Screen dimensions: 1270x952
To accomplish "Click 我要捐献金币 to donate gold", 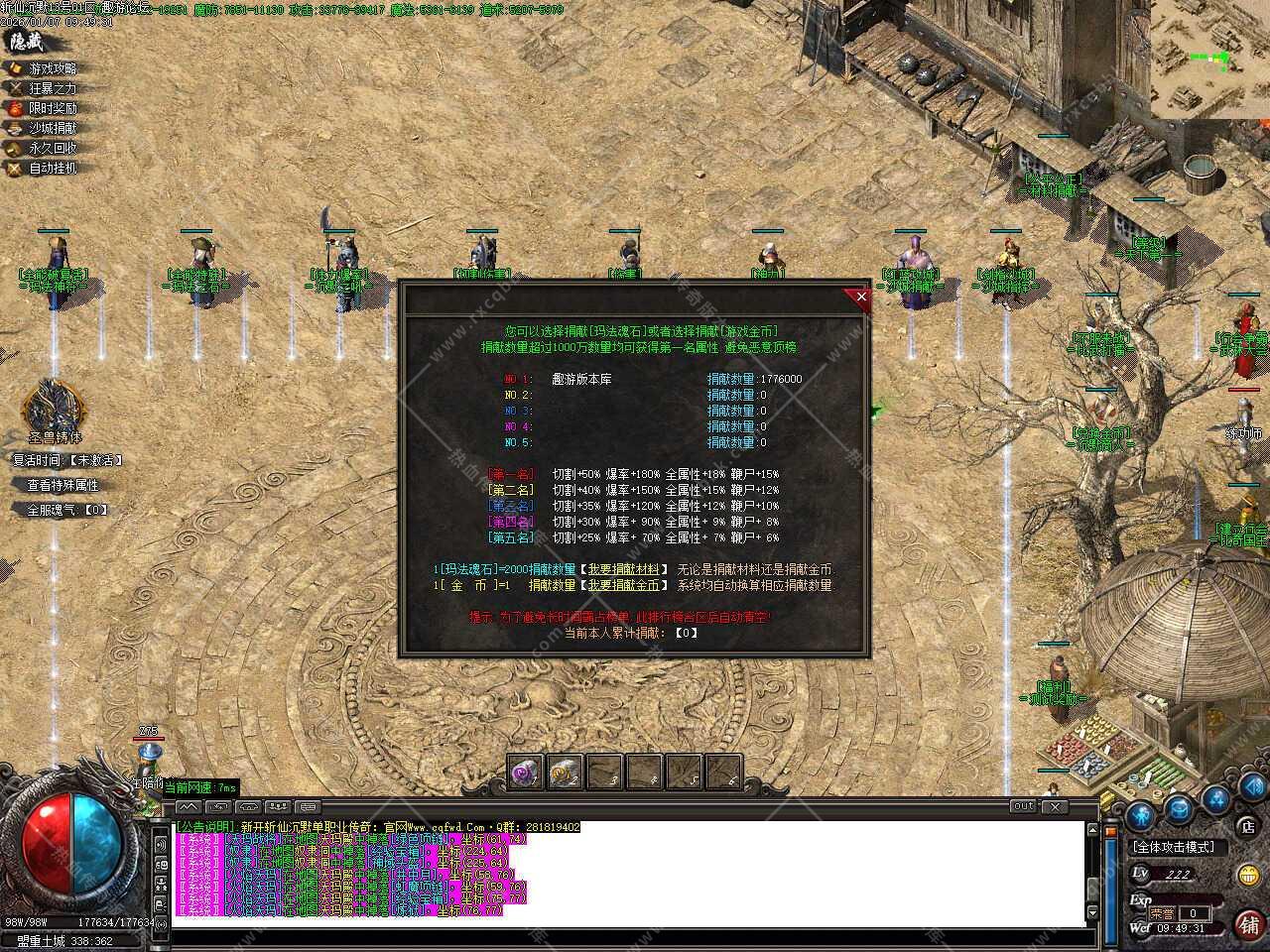I will (x=627, y=585).
